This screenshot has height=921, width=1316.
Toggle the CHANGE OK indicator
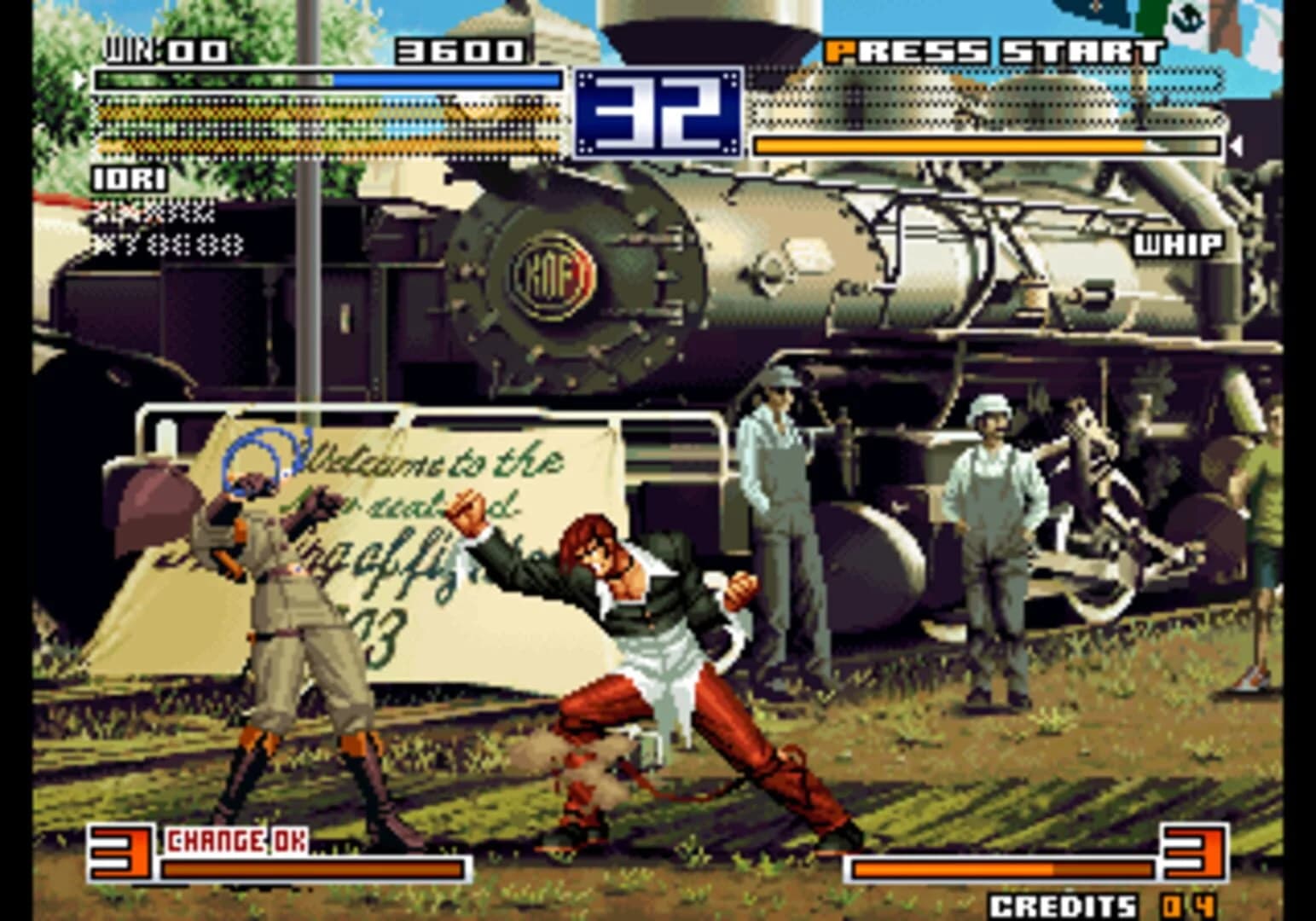click(236, 838)
